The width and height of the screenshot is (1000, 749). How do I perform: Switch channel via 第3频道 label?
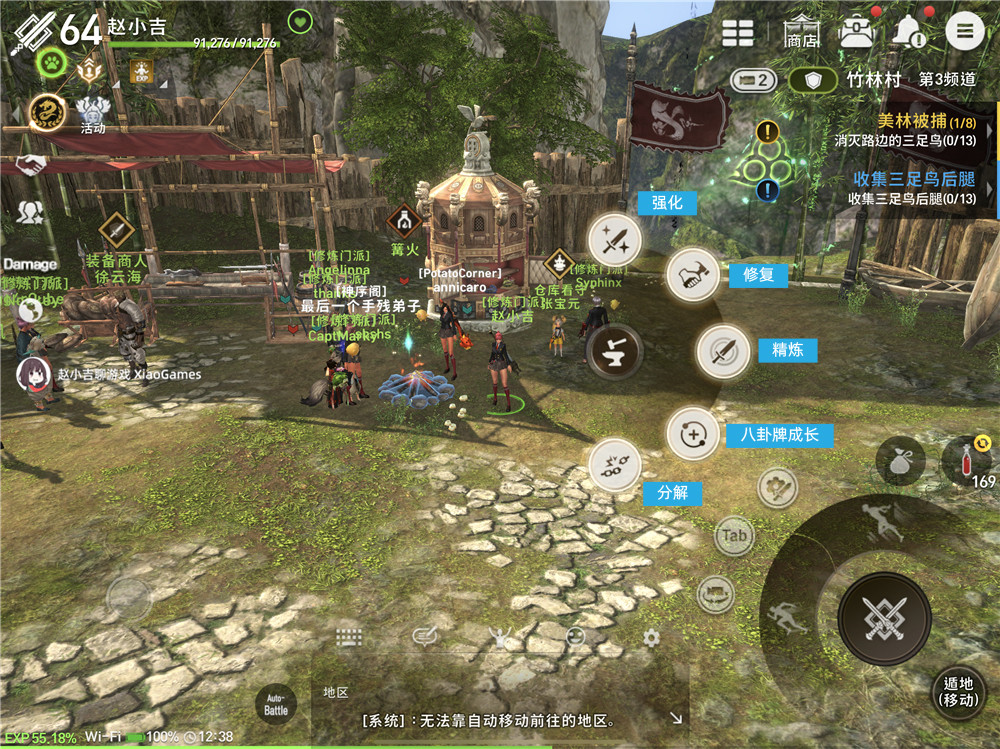947,80
